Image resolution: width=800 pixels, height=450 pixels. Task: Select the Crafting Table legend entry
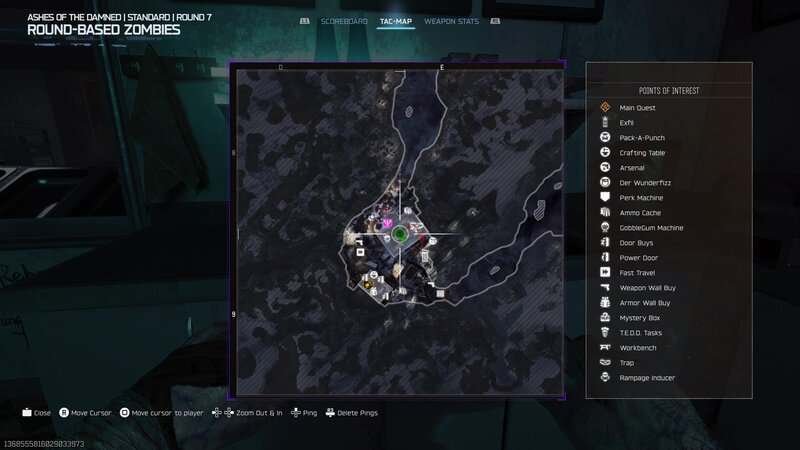642,153
